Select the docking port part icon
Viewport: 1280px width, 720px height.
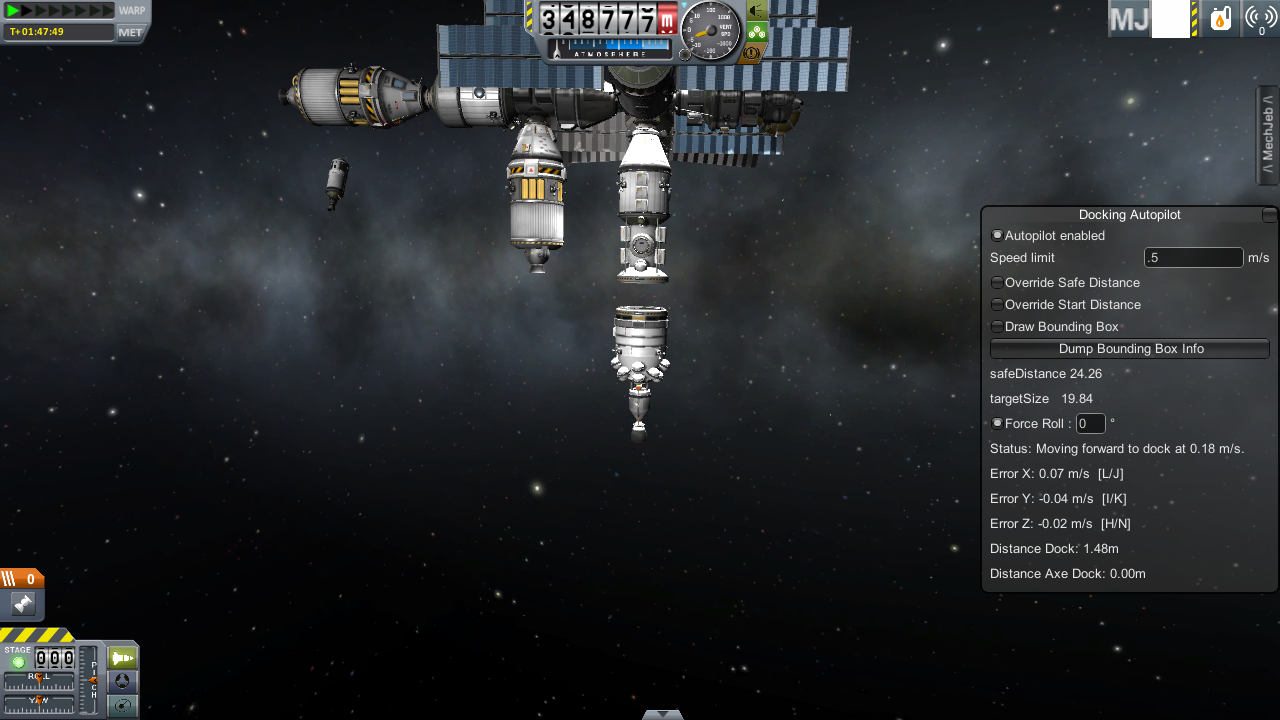tap(22, 603)
